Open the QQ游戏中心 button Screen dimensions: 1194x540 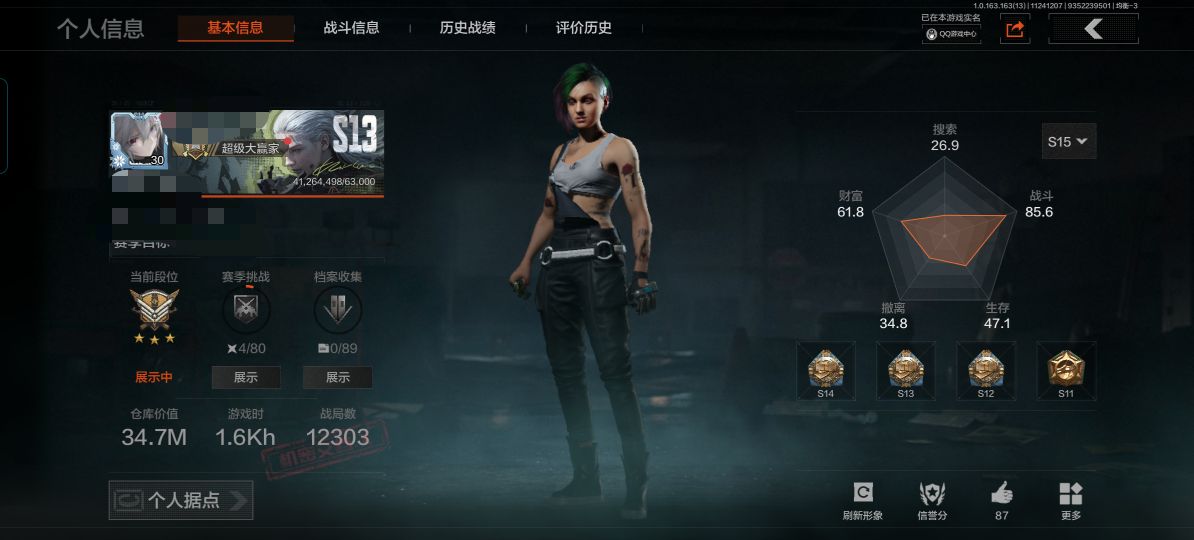pos(951,33)
